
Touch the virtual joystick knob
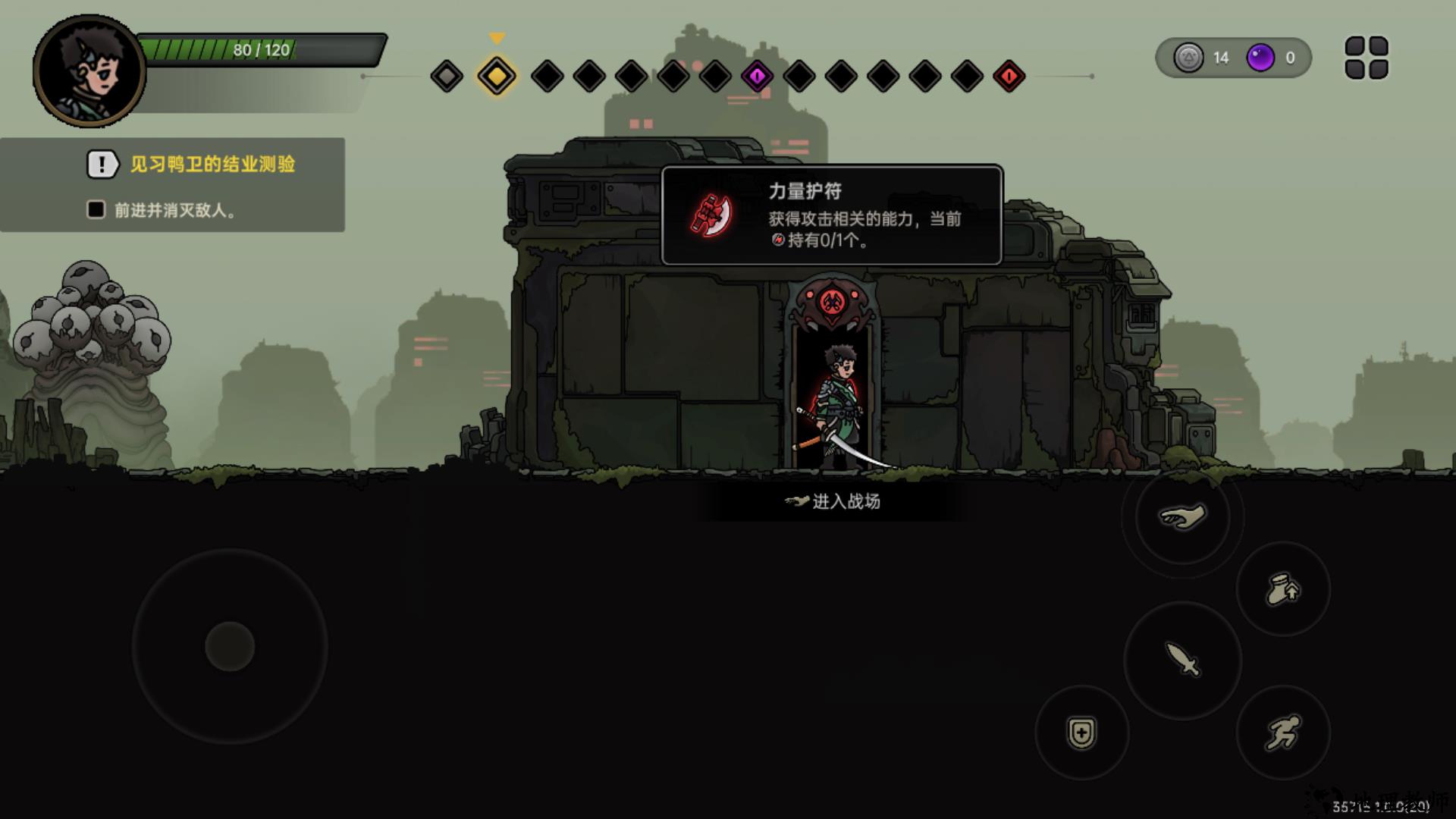coord(230,646)
